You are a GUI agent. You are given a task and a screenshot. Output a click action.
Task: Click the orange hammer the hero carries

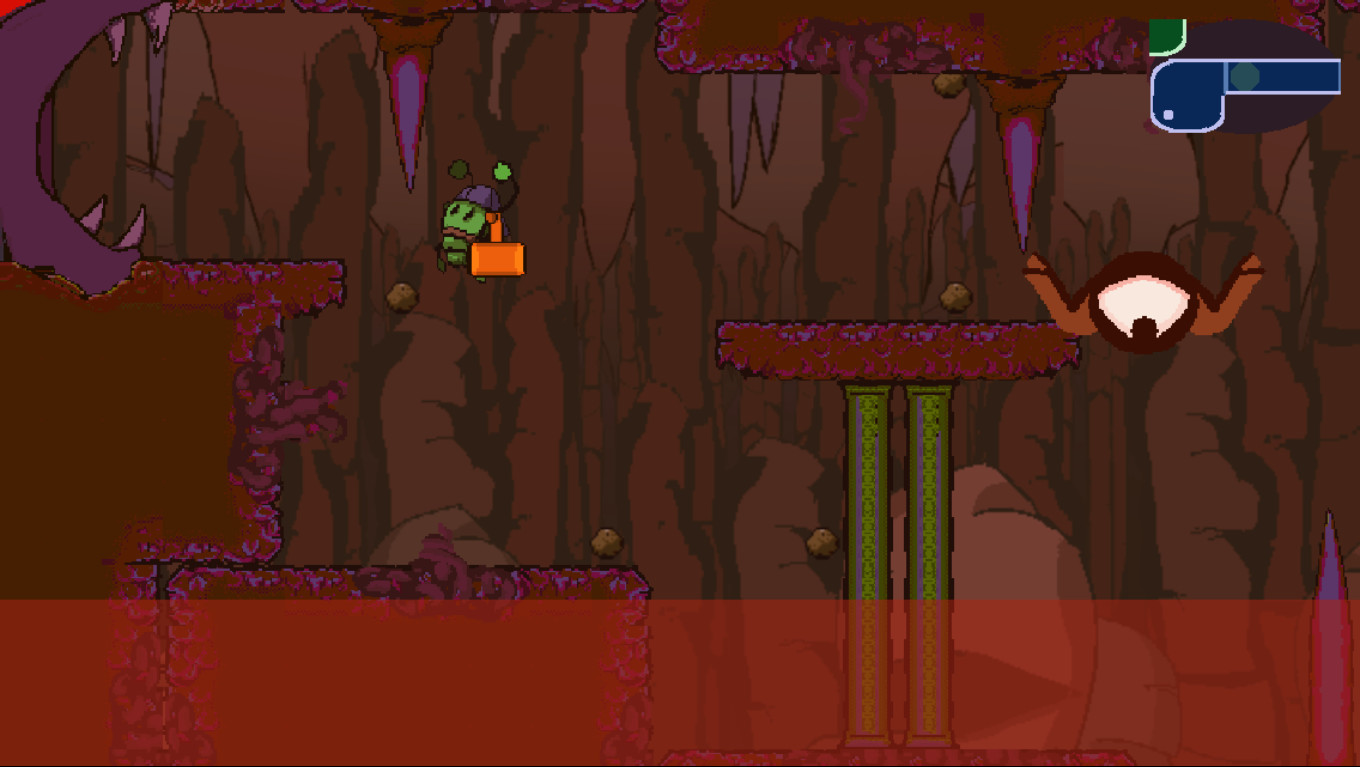tap(499, 260)
